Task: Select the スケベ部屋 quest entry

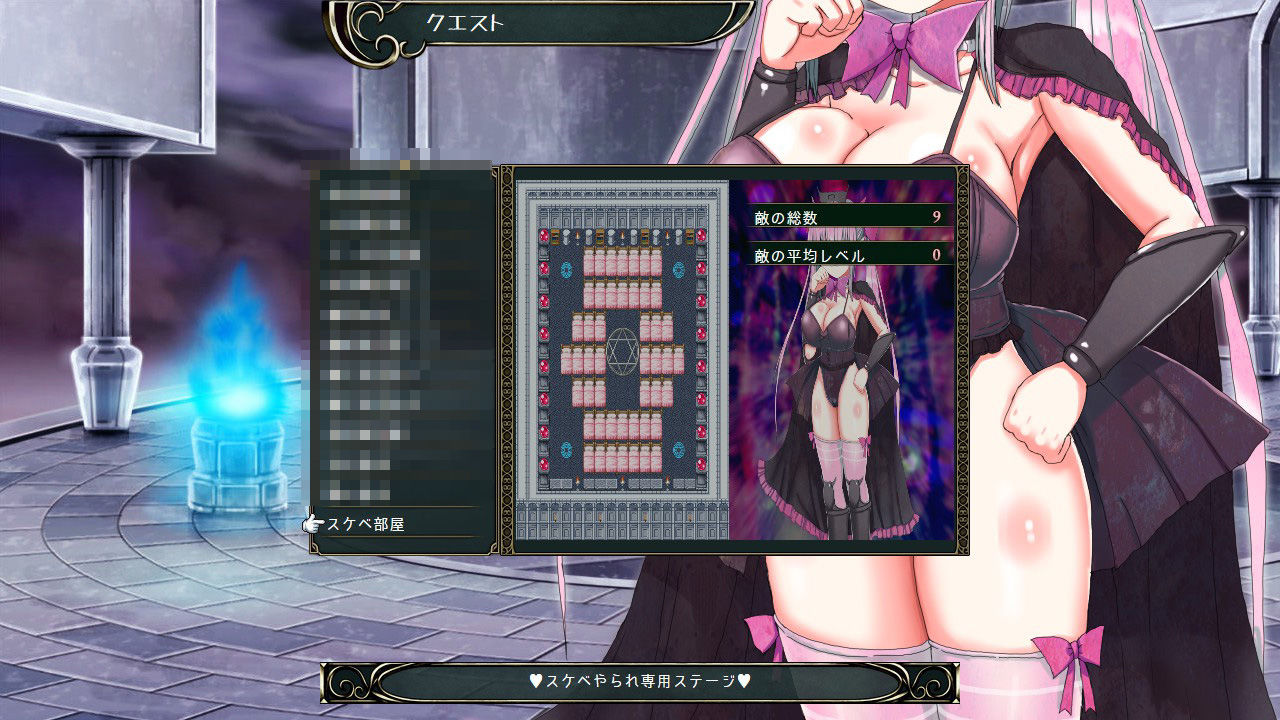Action: 366,524
